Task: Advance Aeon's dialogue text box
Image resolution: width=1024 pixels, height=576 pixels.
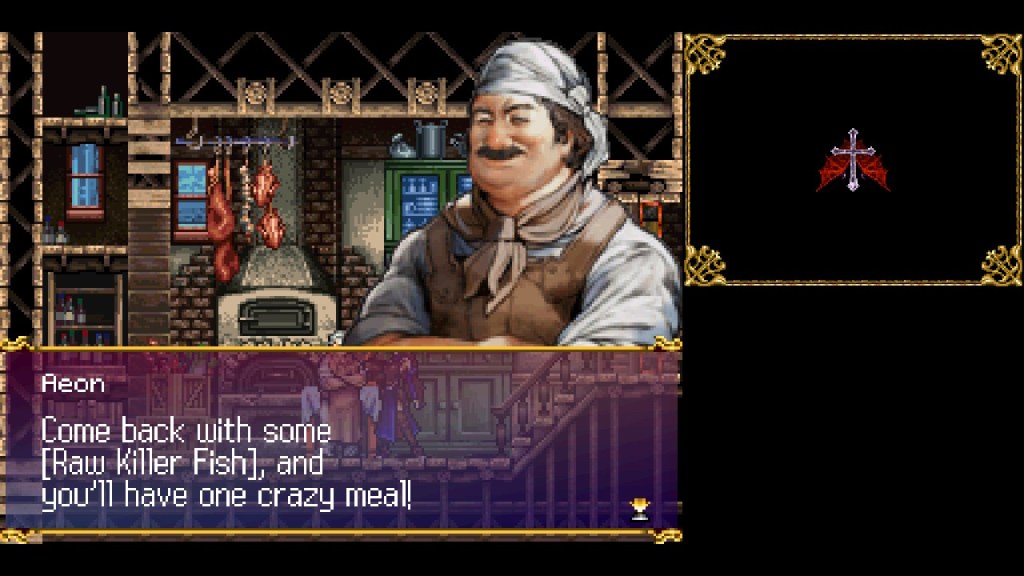Action: click(340, 445)
